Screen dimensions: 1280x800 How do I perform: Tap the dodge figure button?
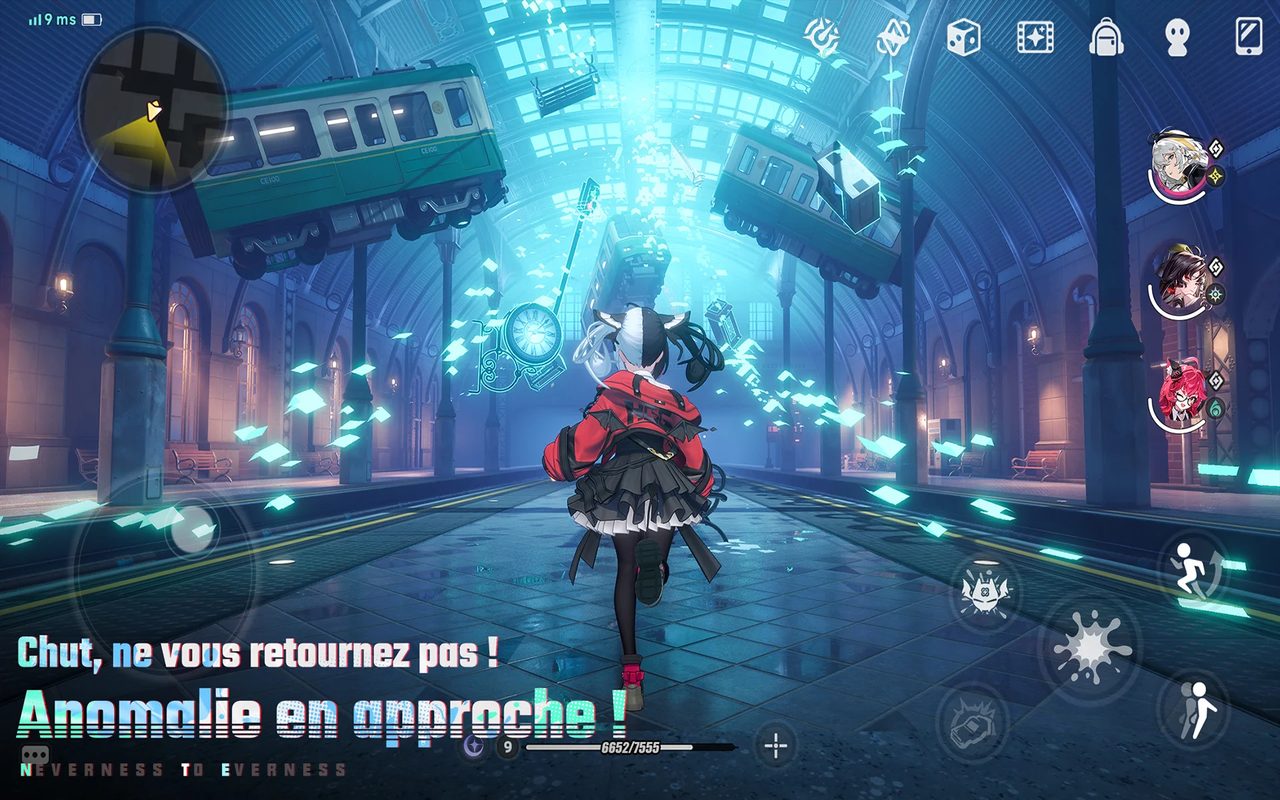[x=1196, y=709]
